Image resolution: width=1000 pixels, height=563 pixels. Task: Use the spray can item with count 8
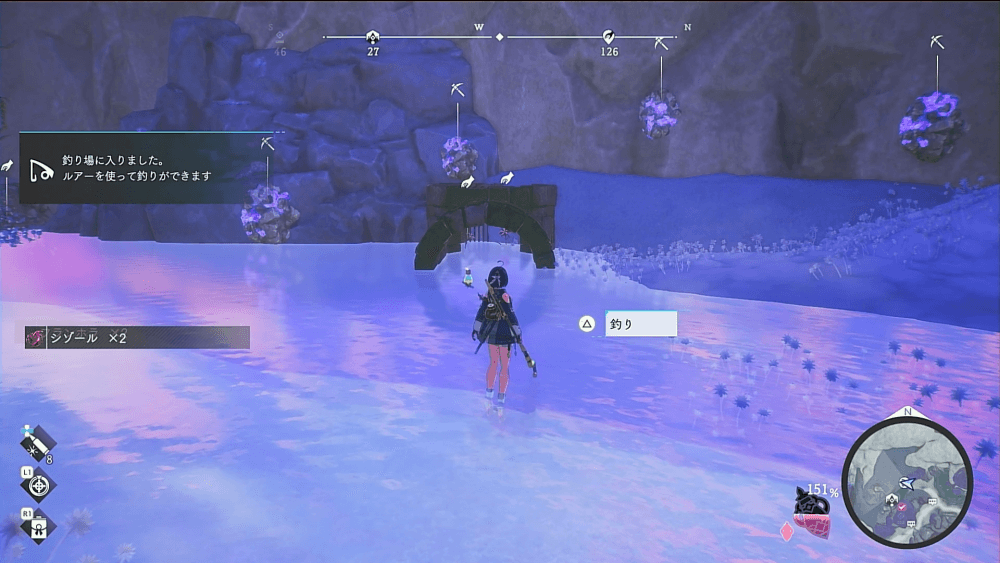pos(38,443)
